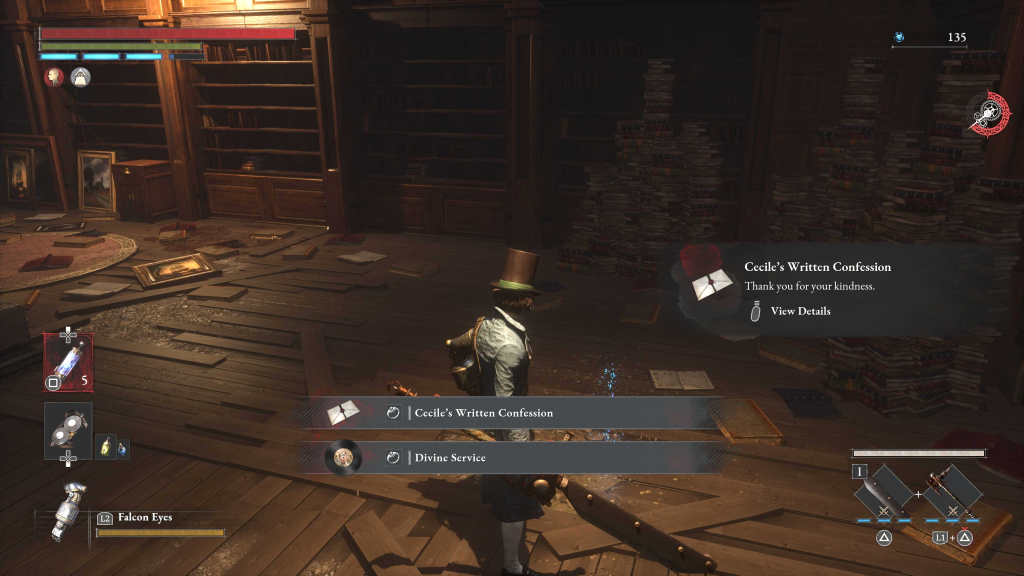Click the letter icon in the confession popup
The image size is (1024, 576).
click(x=713, y=284)
